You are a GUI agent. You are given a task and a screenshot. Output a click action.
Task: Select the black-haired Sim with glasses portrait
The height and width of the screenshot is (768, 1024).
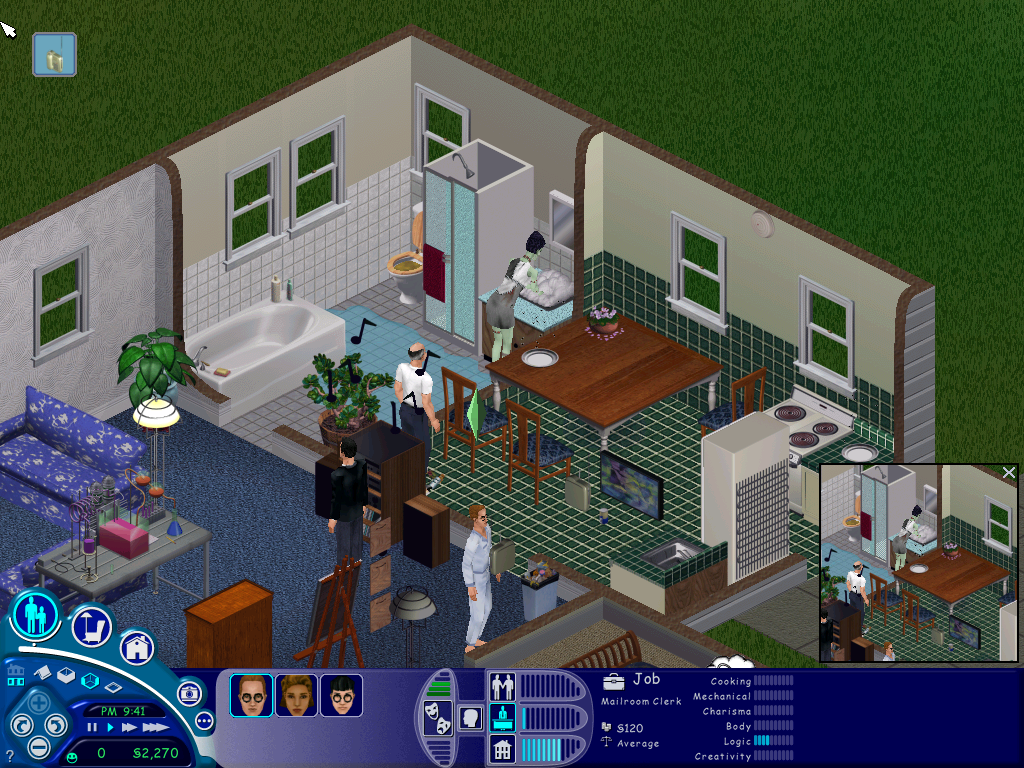pyautogui.click(x=342, y=695)
